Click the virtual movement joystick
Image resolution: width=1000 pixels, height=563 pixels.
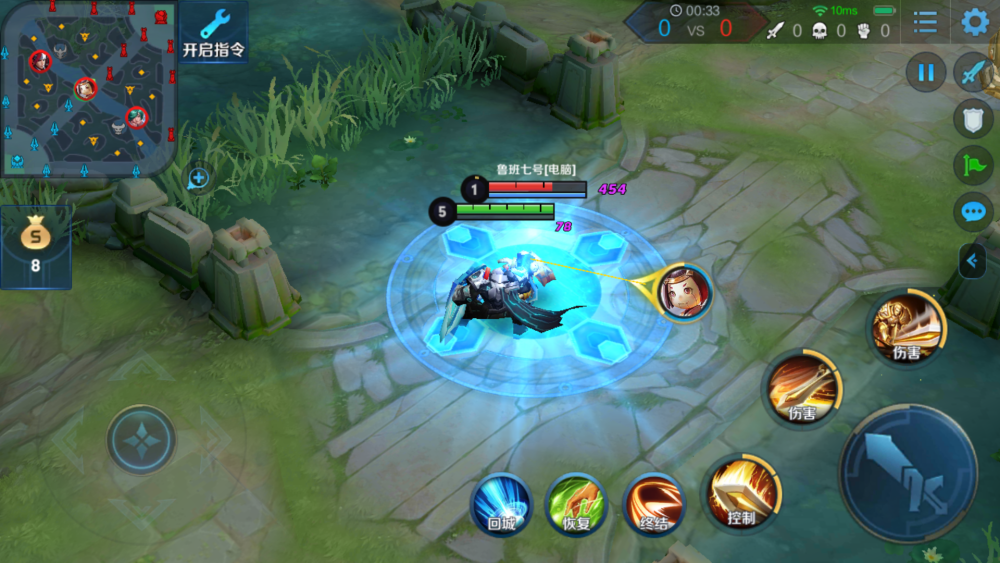pyautogui.click(x=141, y=439)
